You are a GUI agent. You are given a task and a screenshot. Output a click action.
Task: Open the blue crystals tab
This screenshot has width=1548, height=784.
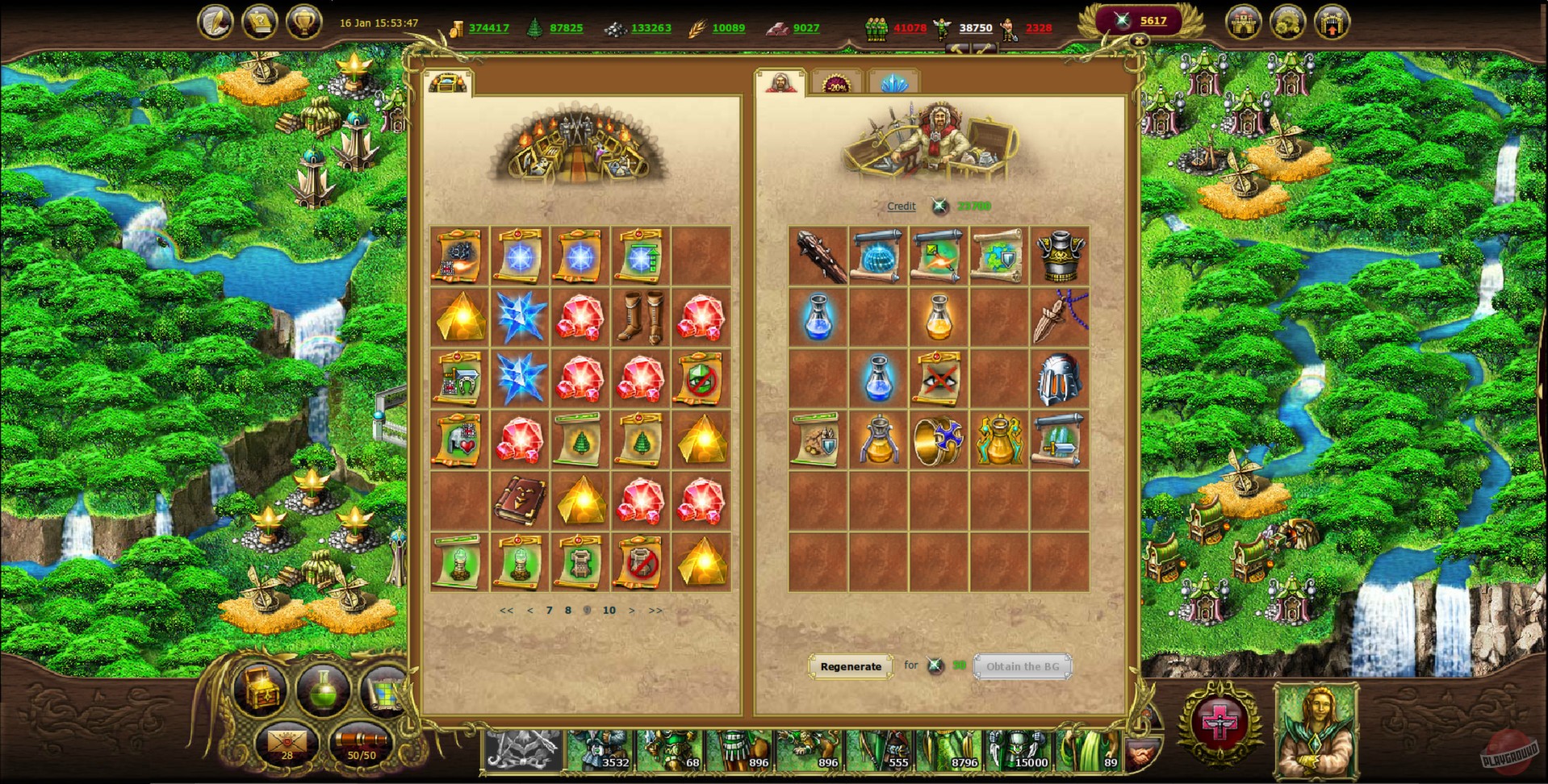coord(894,83)
